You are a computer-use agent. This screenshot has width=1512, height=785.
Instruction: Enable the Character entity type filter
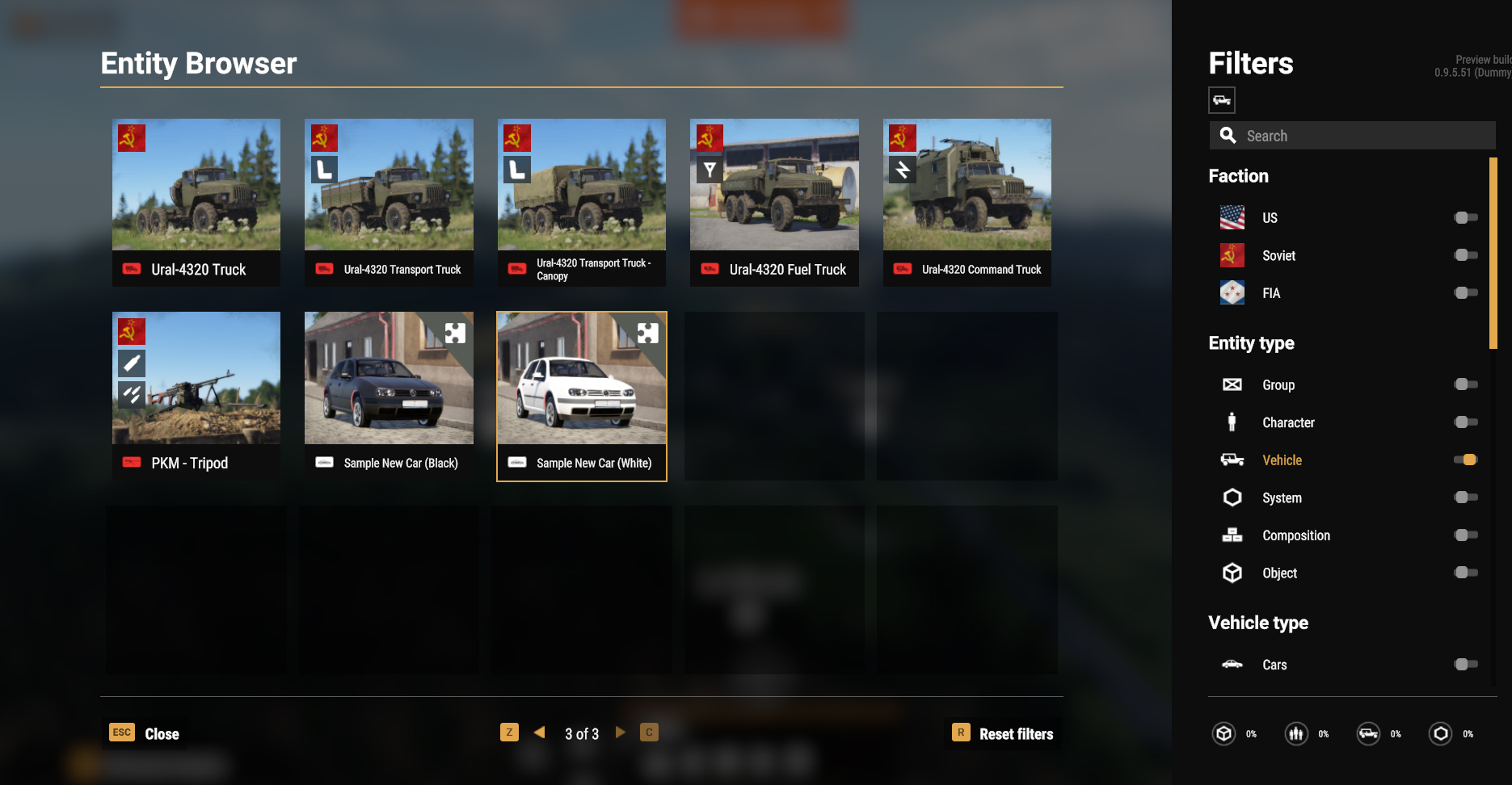click(x=1465, y=422)
